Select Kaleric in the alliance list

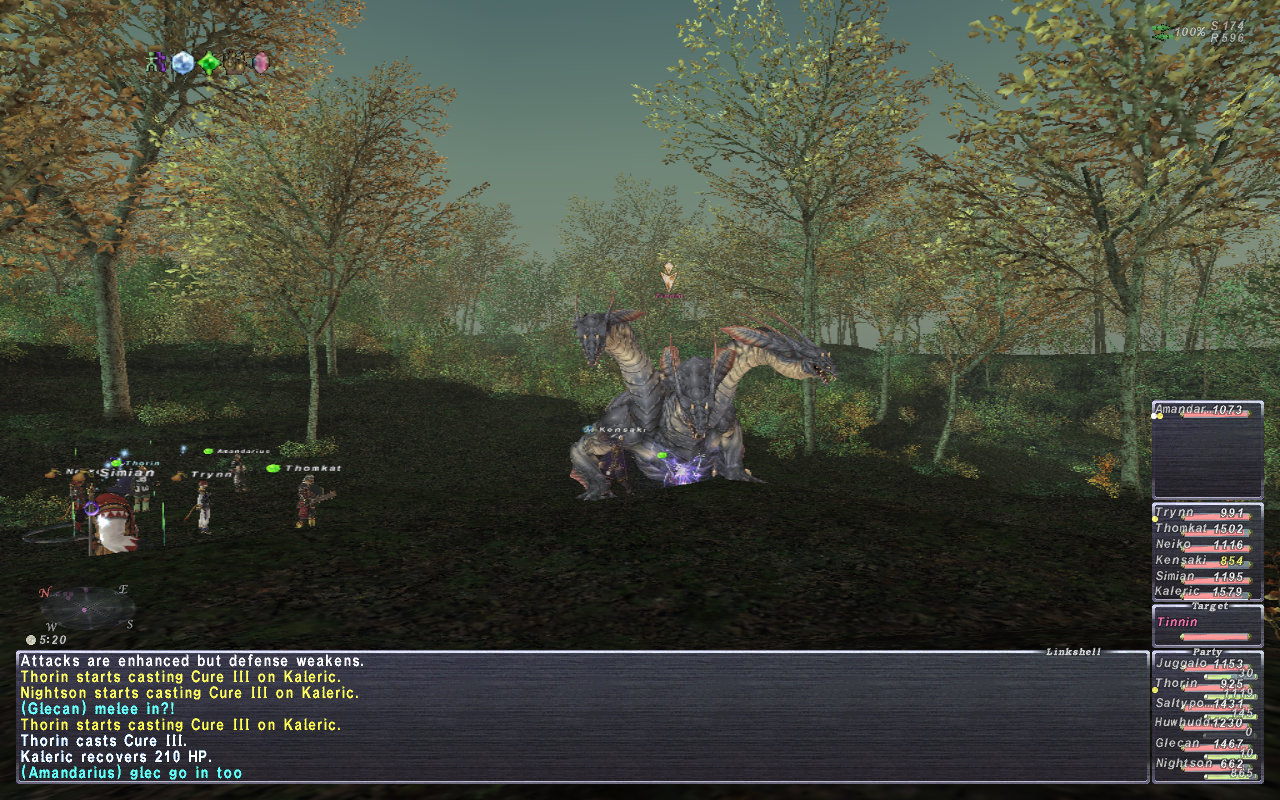click(x=1207, y=592)
